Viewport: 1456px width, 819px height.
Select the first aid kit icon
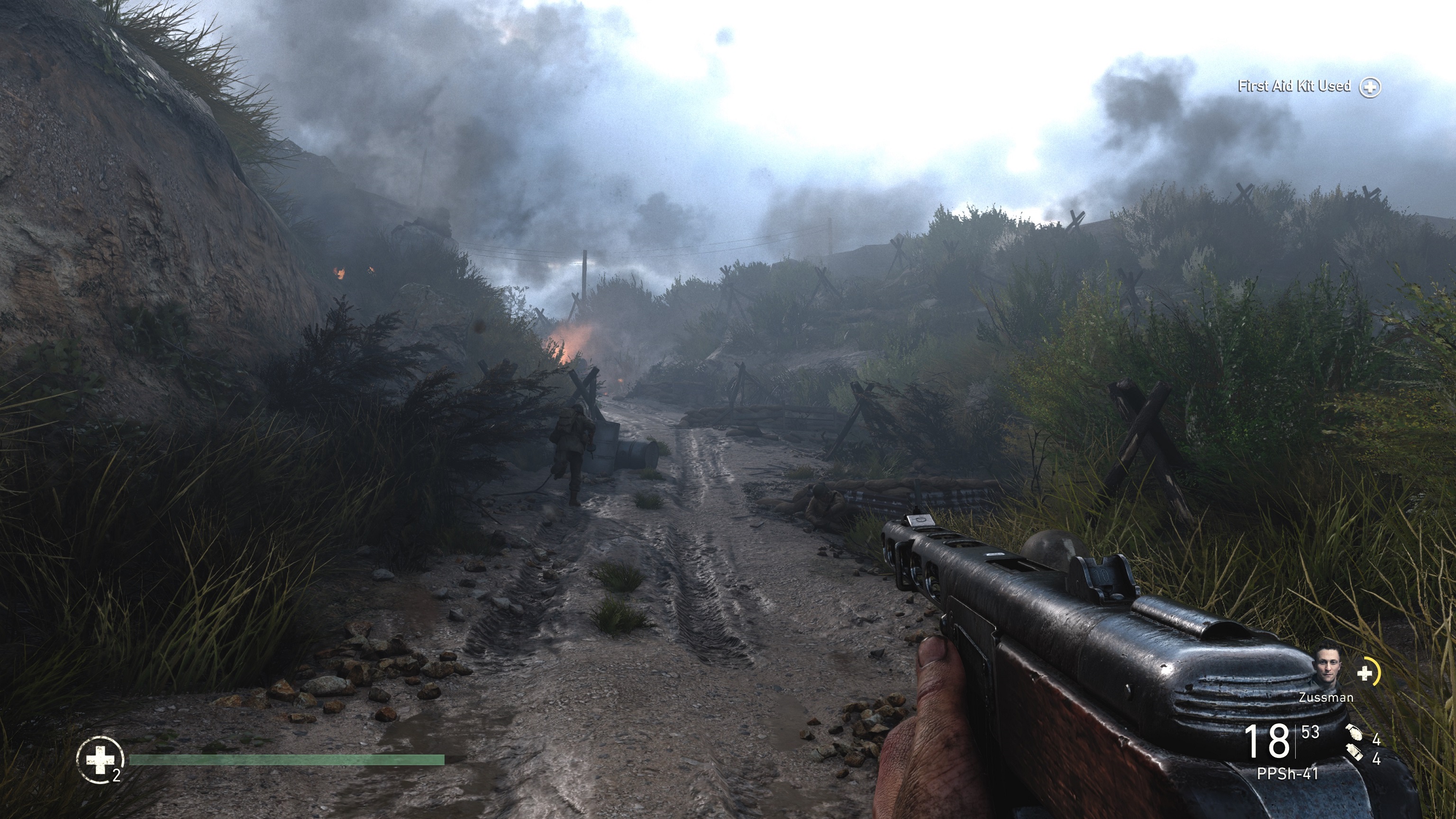coord(100,760)
